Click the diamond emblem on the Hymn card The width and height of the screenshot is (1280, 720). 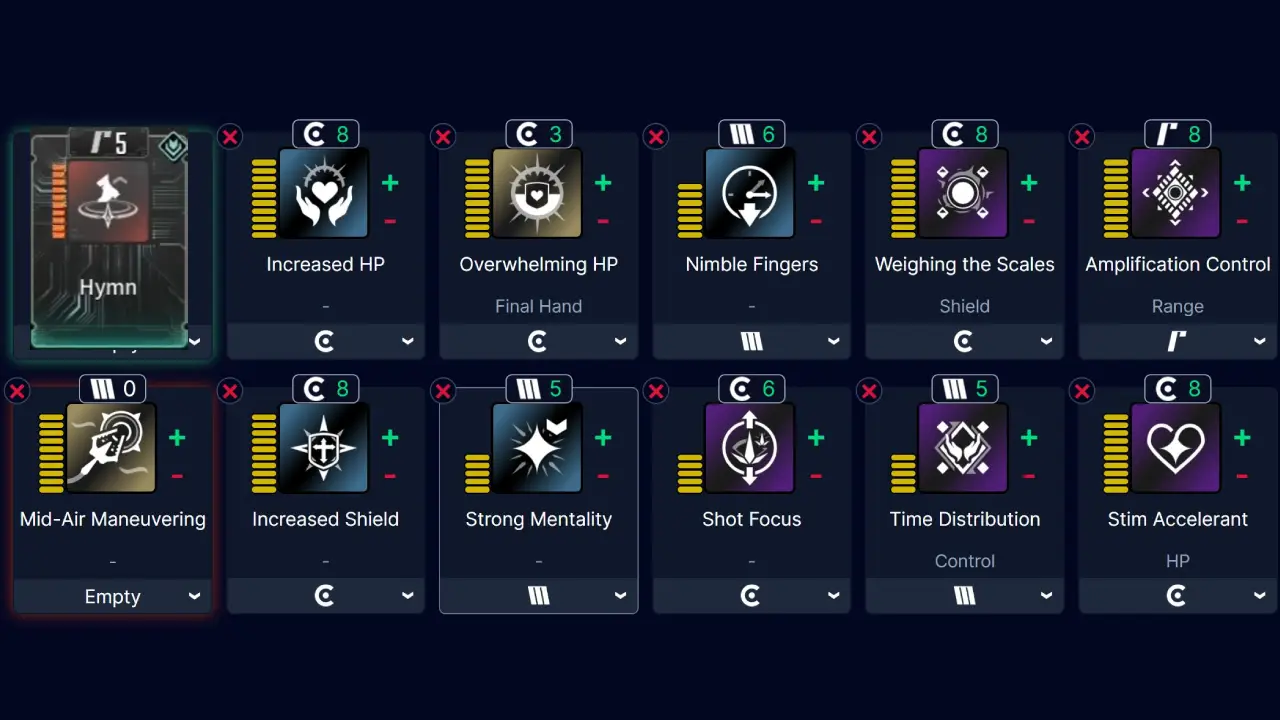point(172,147)
